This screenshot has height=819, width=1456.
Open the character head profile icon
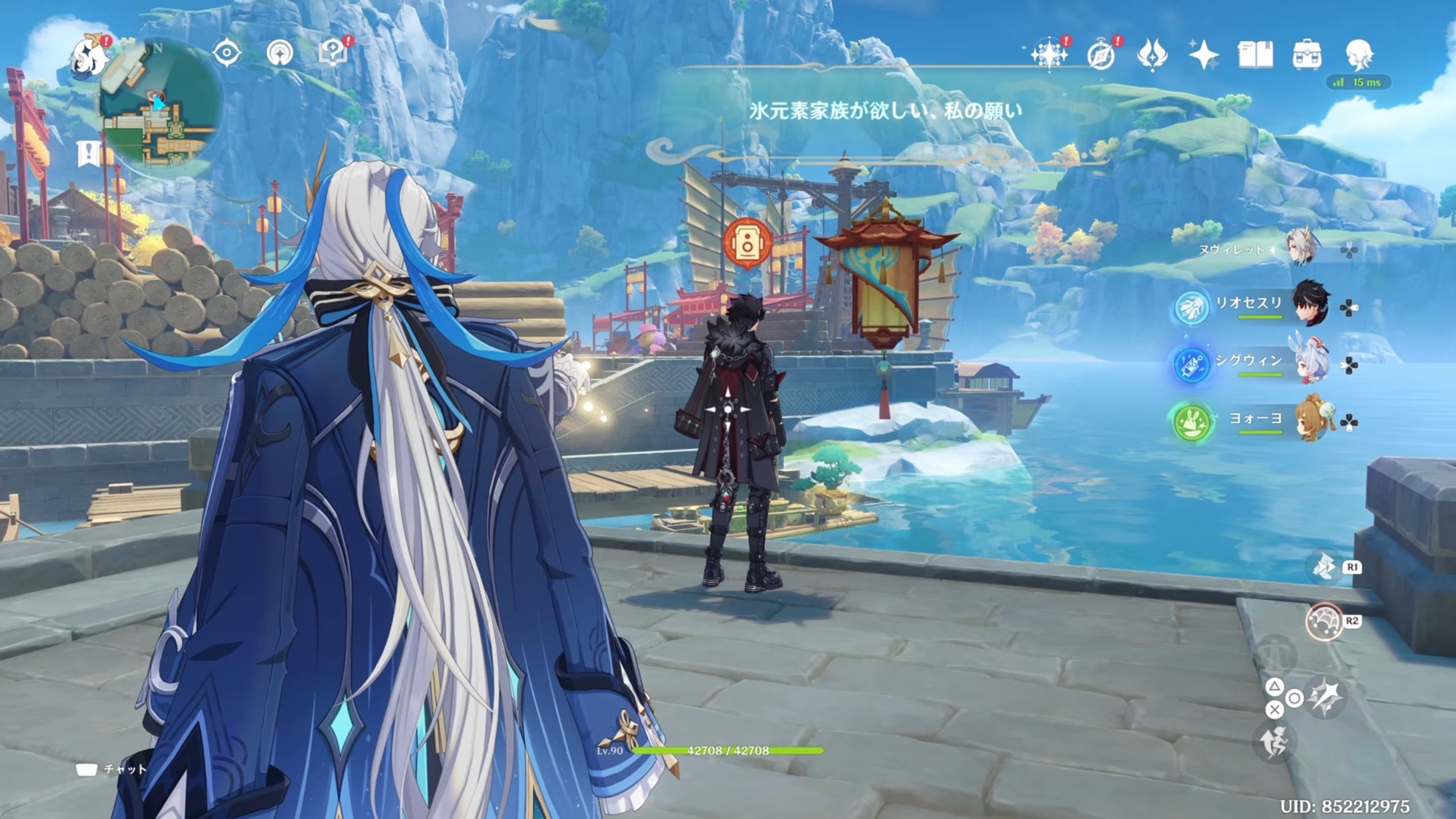(1358, 55)
